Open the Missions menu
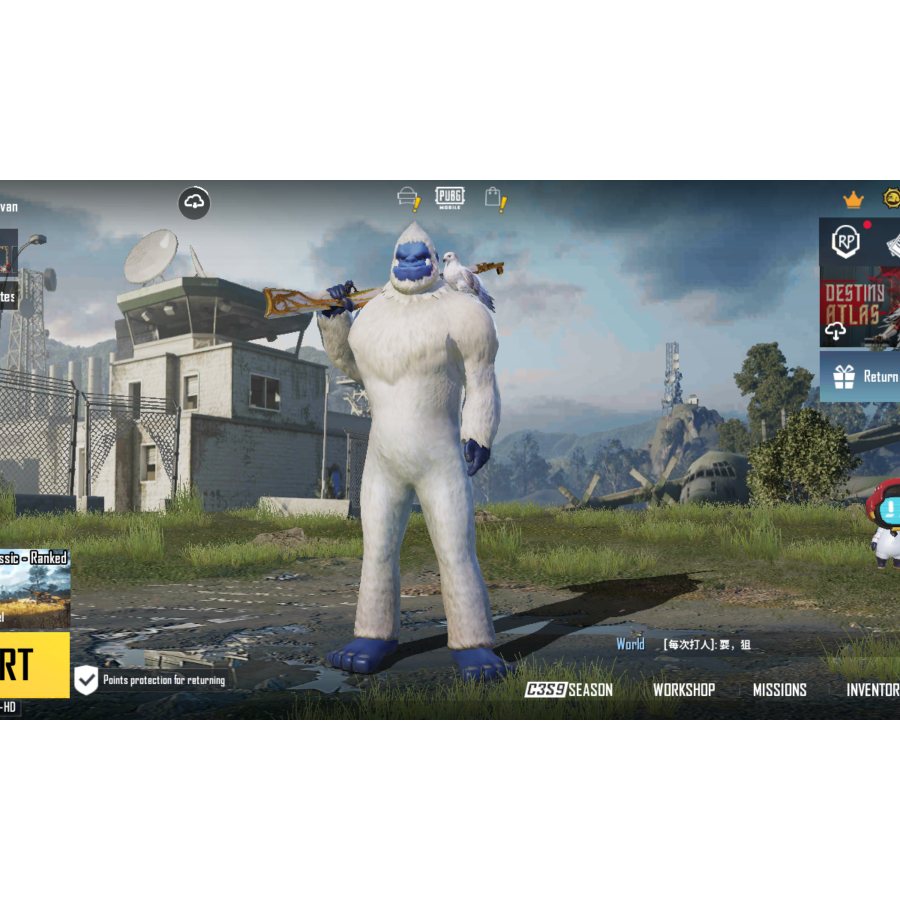This screenshot has height=900, width=900. click(x=779, y=690)
